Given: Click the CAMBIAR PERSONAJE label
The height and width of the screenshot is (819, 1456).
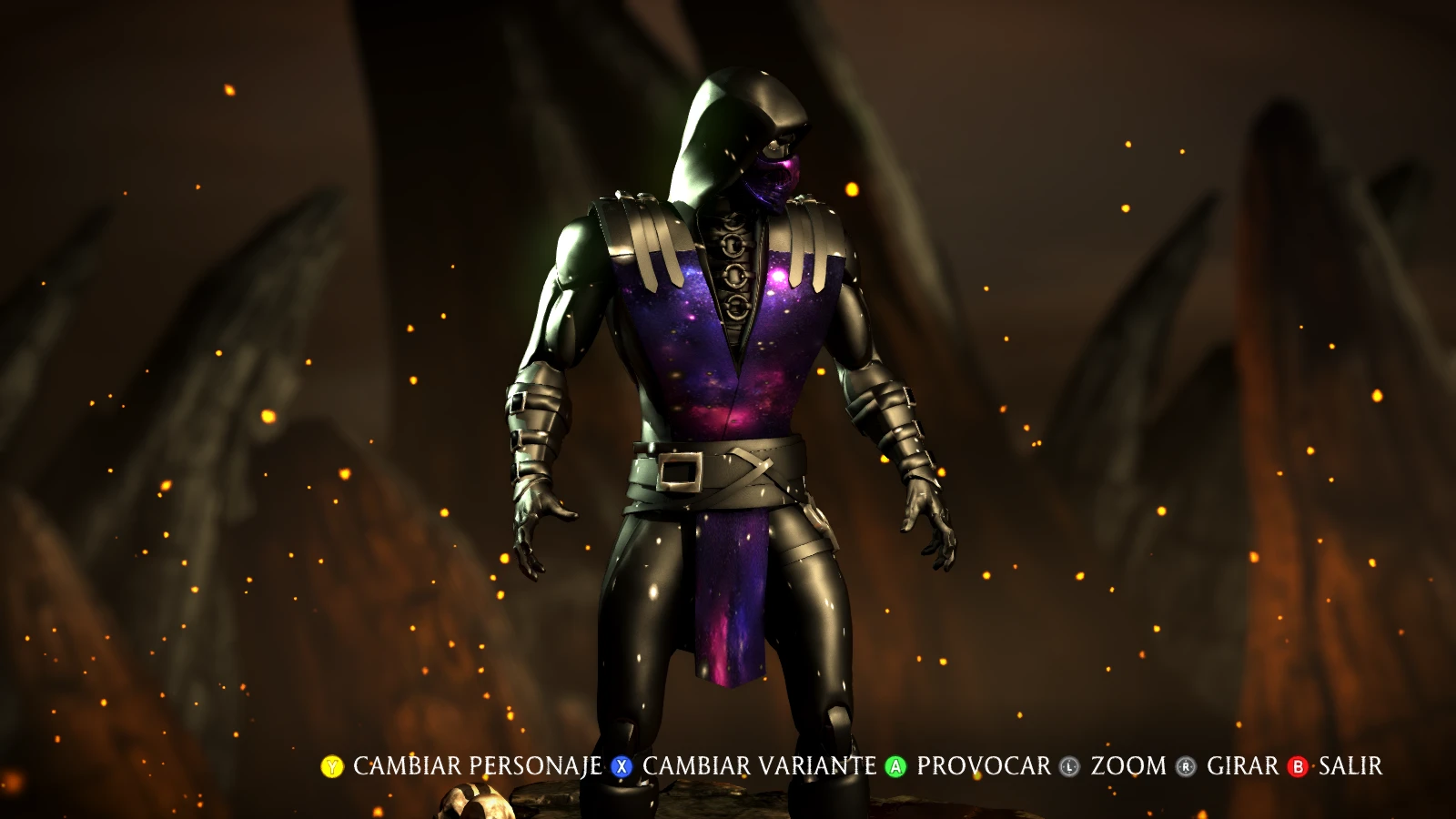Looking at the screenshot, I should pos(473,767).
